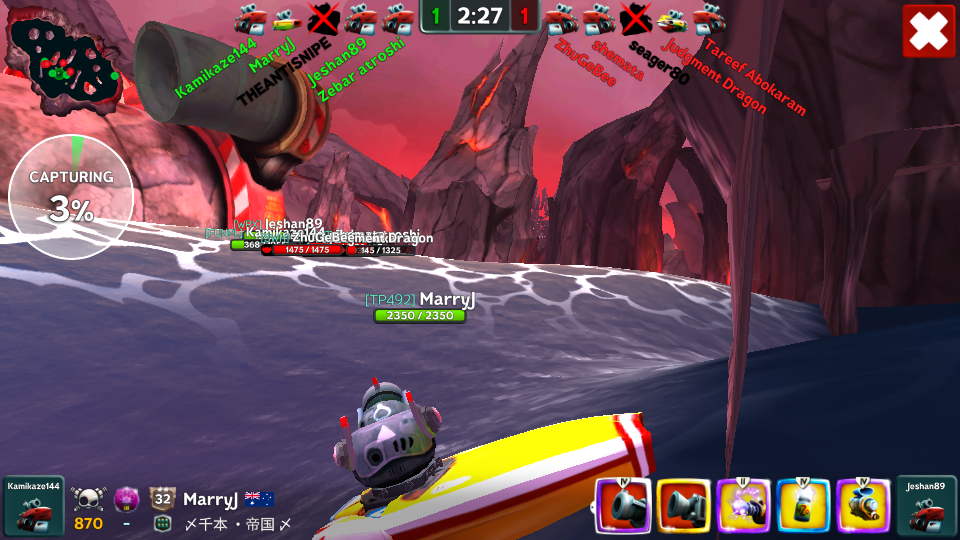Select the blue and orange launcher slot
The height and width of the screenshot is (540, 960).
tap(864, 506)
